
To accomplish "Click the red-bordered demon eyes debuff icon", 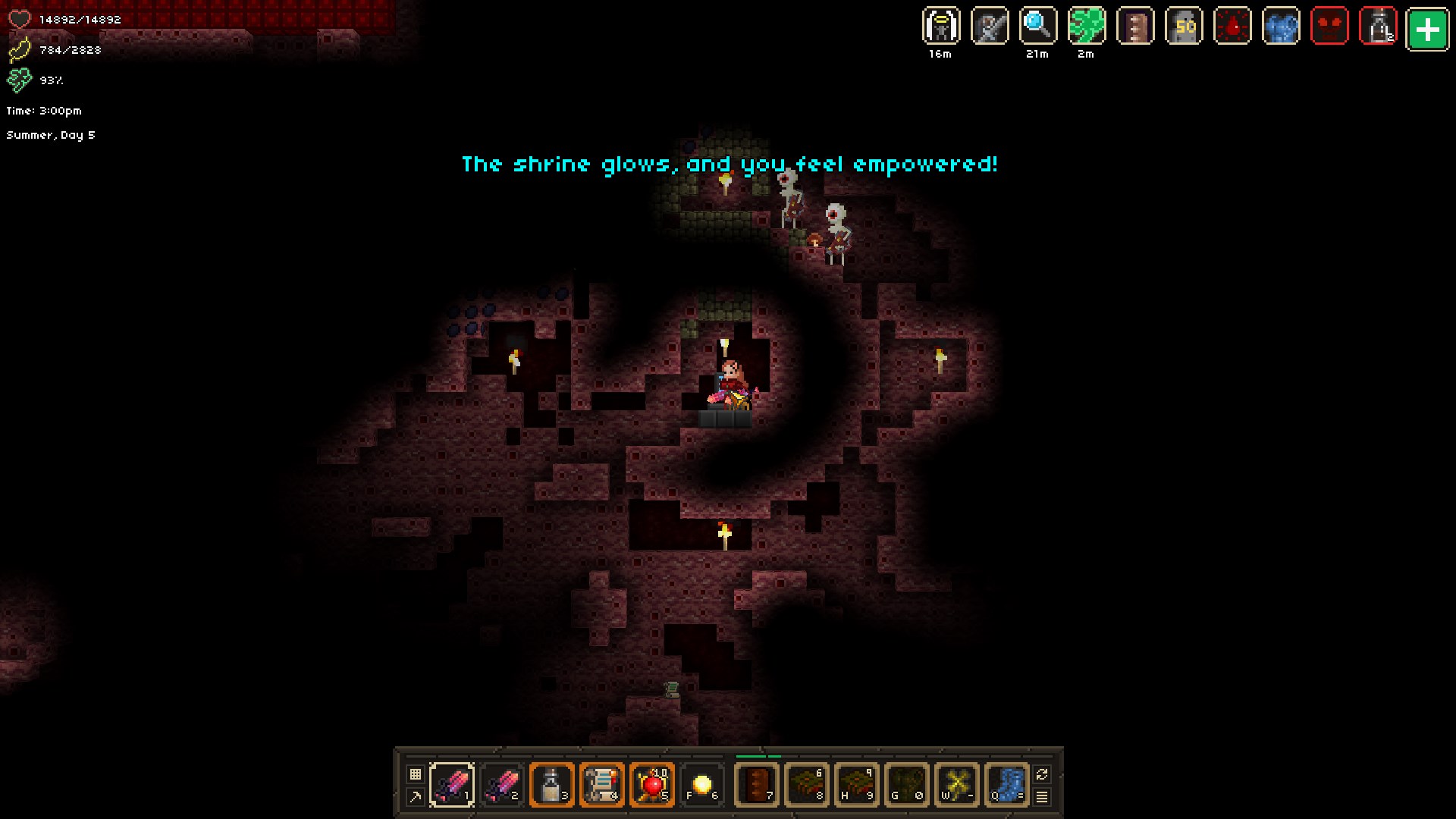I will (x=1330, y=25).
